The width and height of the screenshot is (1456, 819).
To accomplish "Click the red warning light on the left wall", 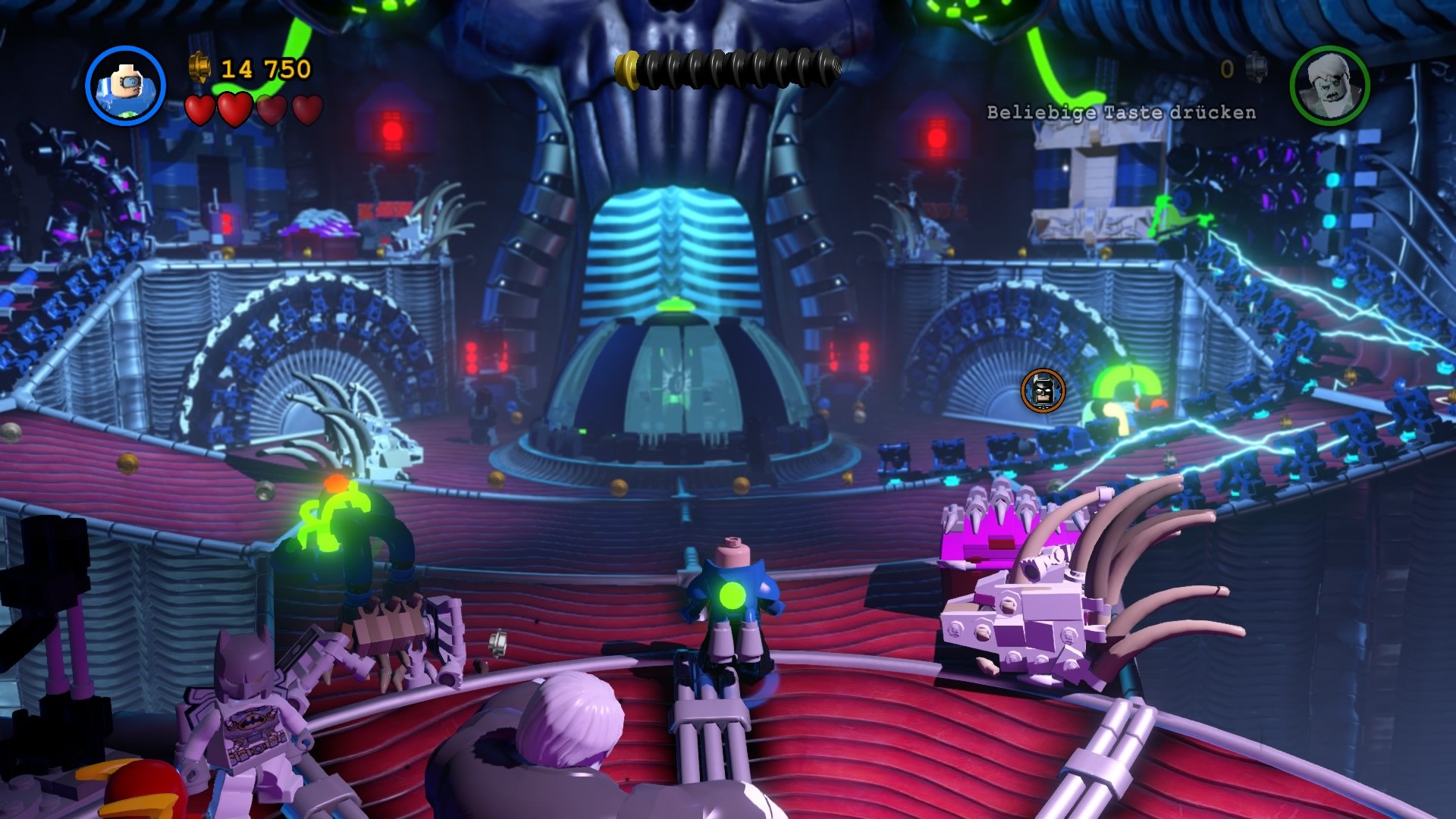I will pyautogui.click(x=391, y=131).
